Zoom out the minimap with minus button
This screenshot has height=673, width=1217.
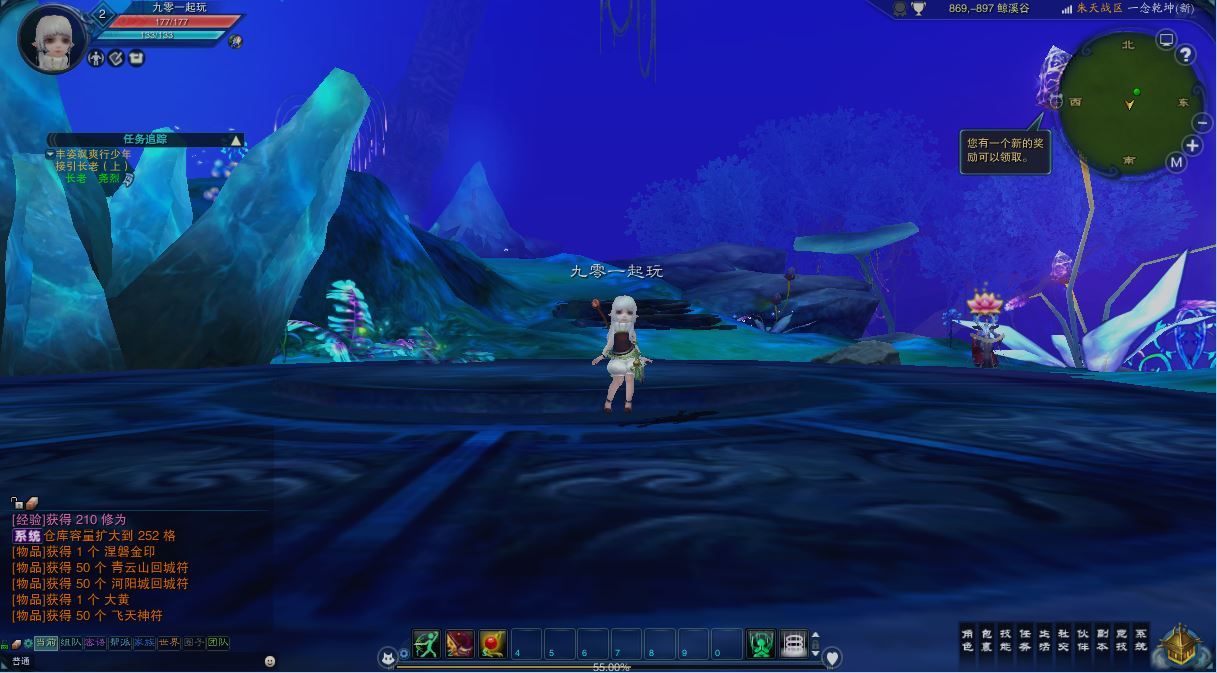tap(1202, 123)
